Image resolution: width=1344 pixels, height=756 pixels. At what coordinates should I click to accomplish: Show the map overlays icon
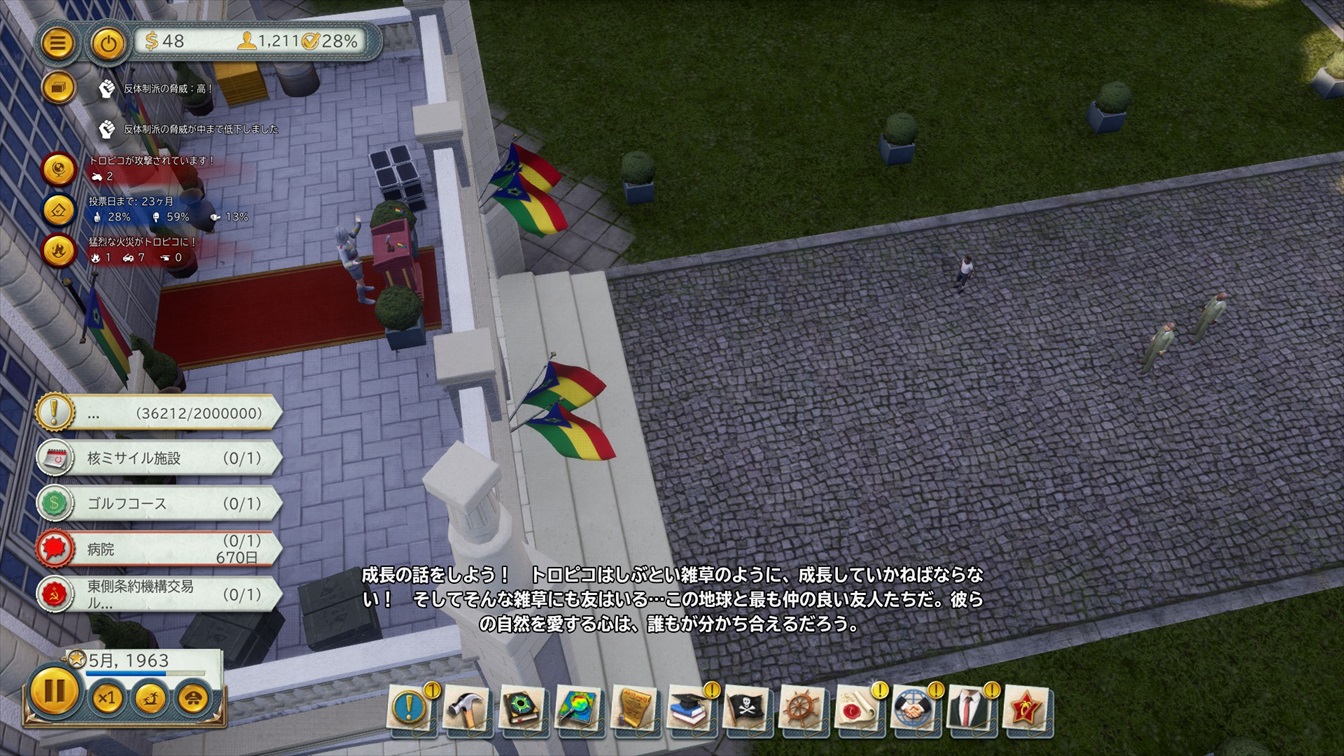pos(577,709)
